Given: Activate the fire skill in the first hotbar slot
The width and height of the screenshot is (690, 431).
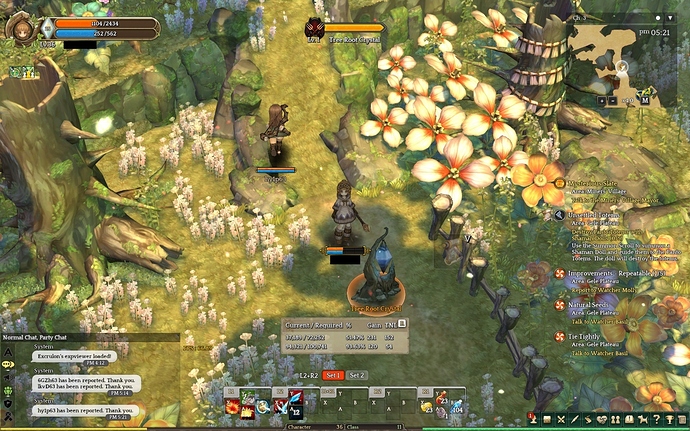Looking at the screenshot, I should tap(232, 406).
